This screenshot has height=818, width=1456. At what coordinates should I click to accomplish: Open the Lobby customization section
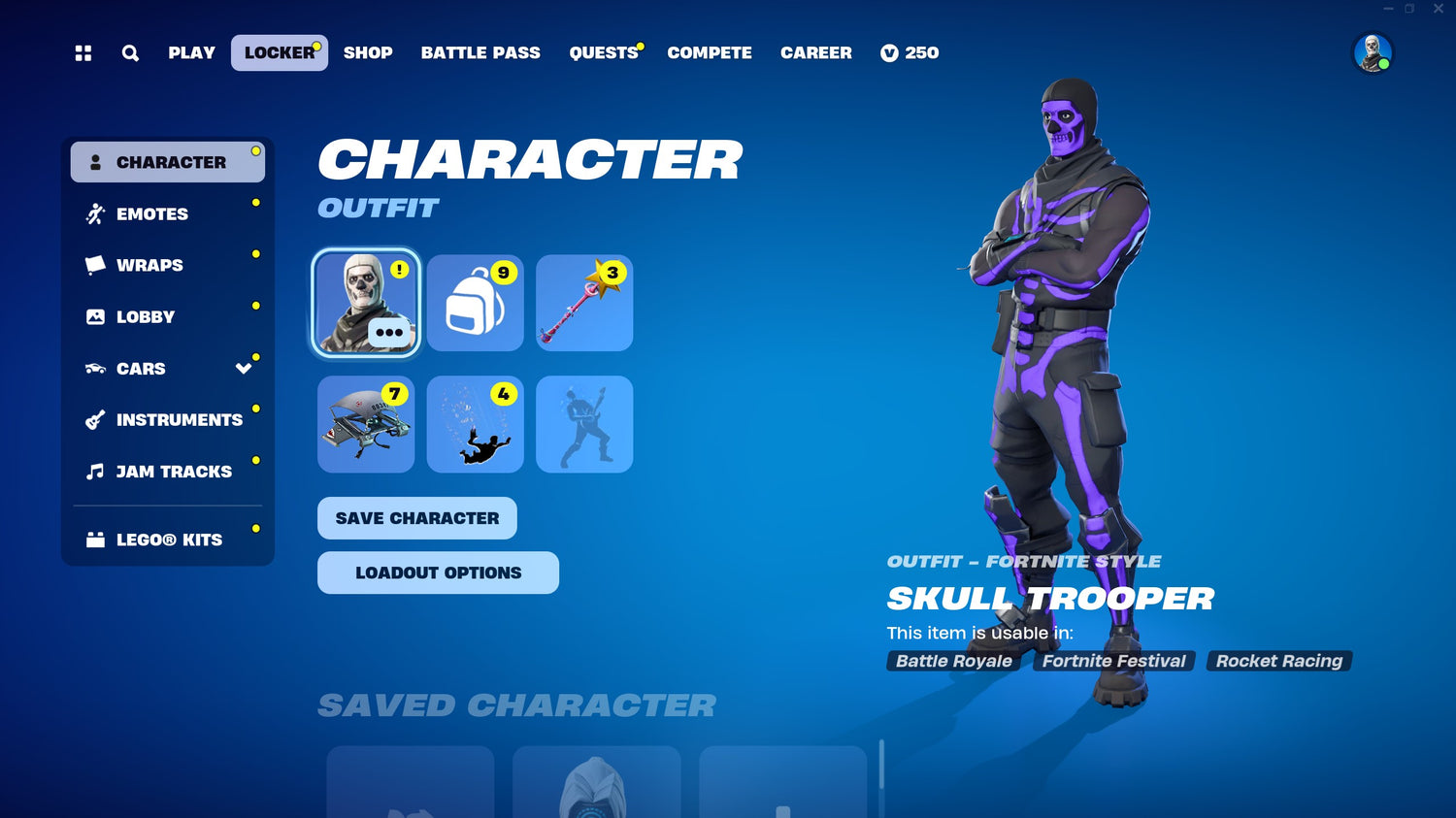pos(144,316)
